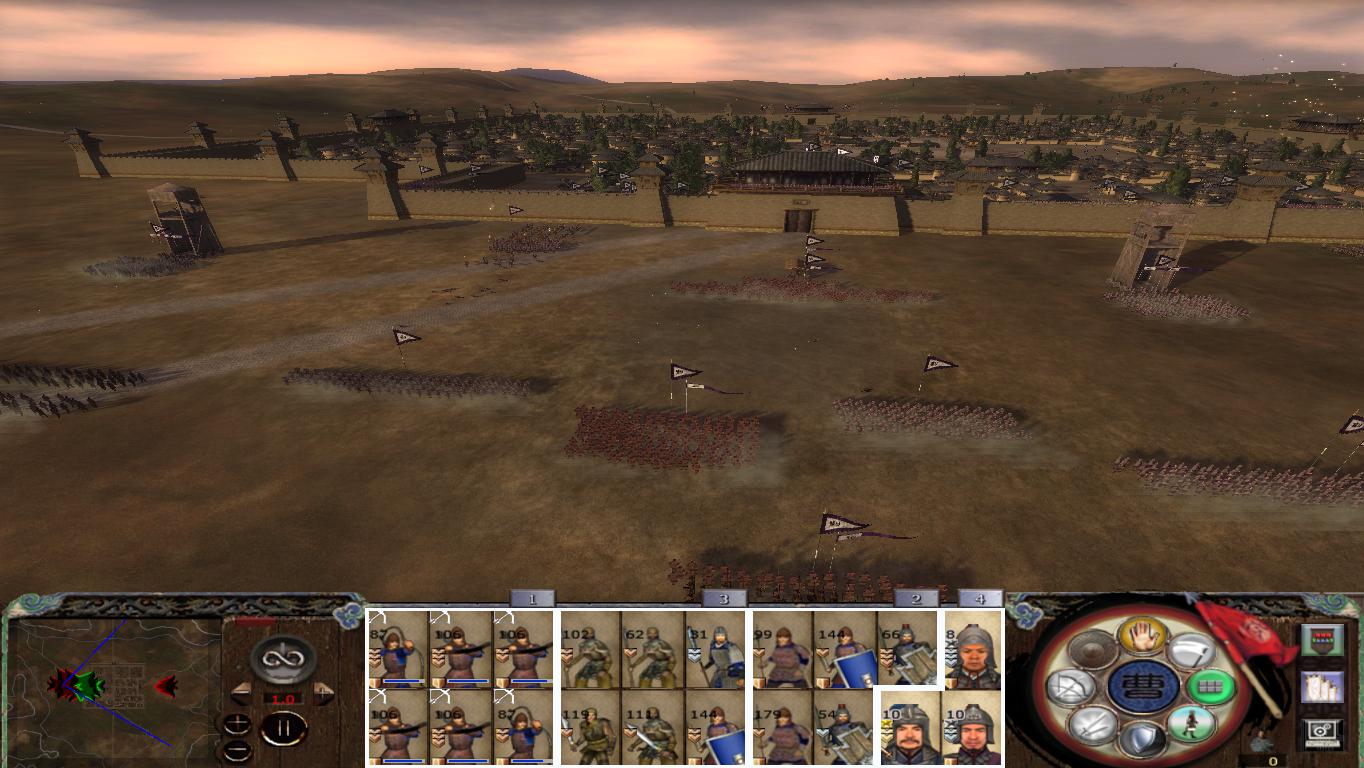Pause the battle with the pause button
This screenshot has width=1364, height=768.
coord(285,726)
